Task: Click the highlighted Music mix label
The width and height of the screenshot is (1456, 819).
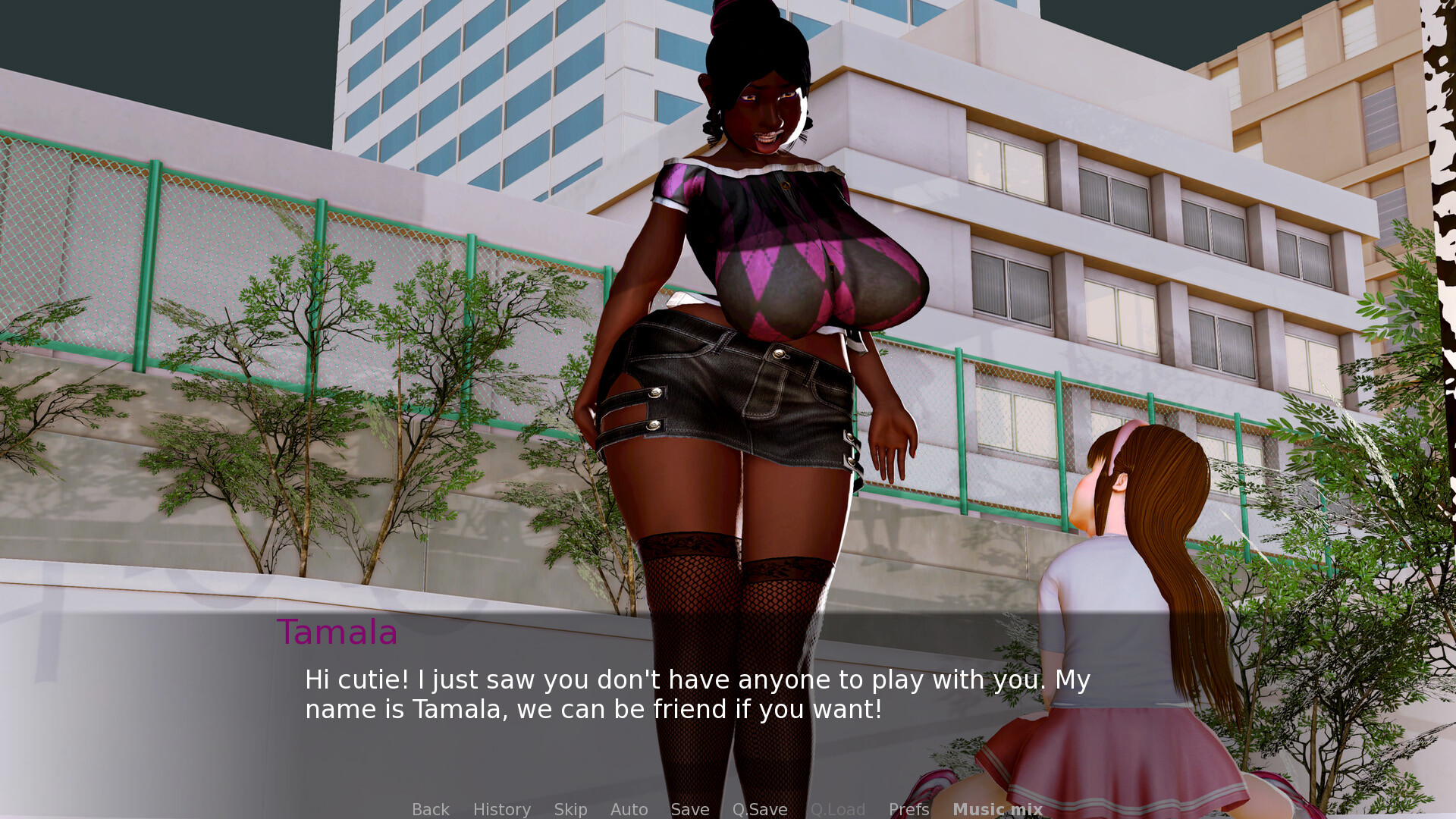Action: pos(997,809)
